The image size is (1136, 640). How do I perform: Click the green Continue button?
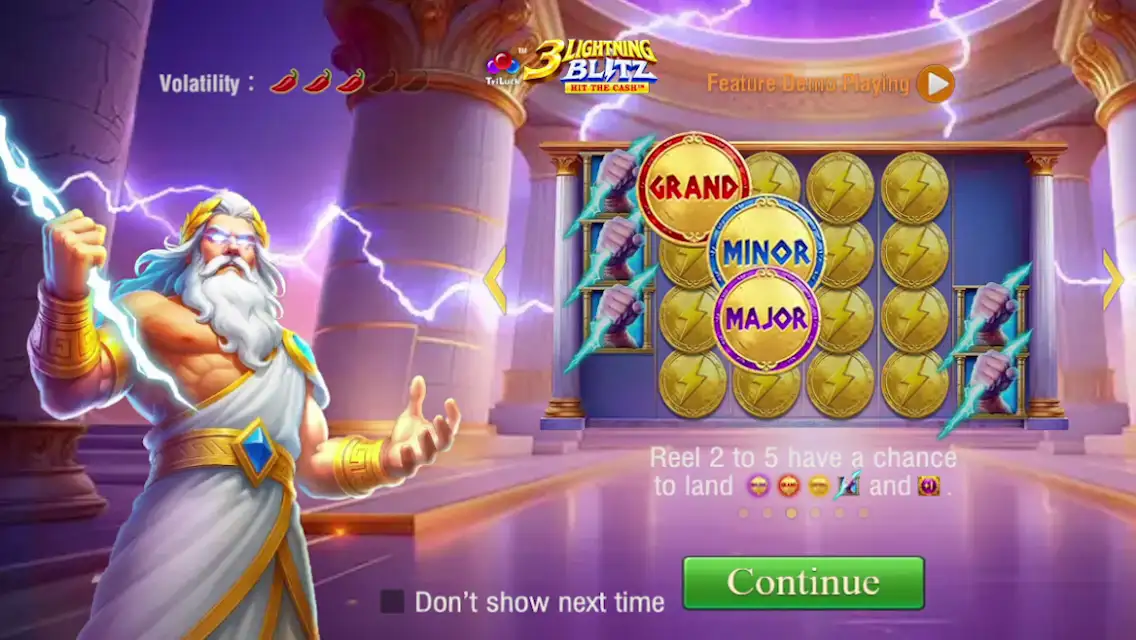803,582
